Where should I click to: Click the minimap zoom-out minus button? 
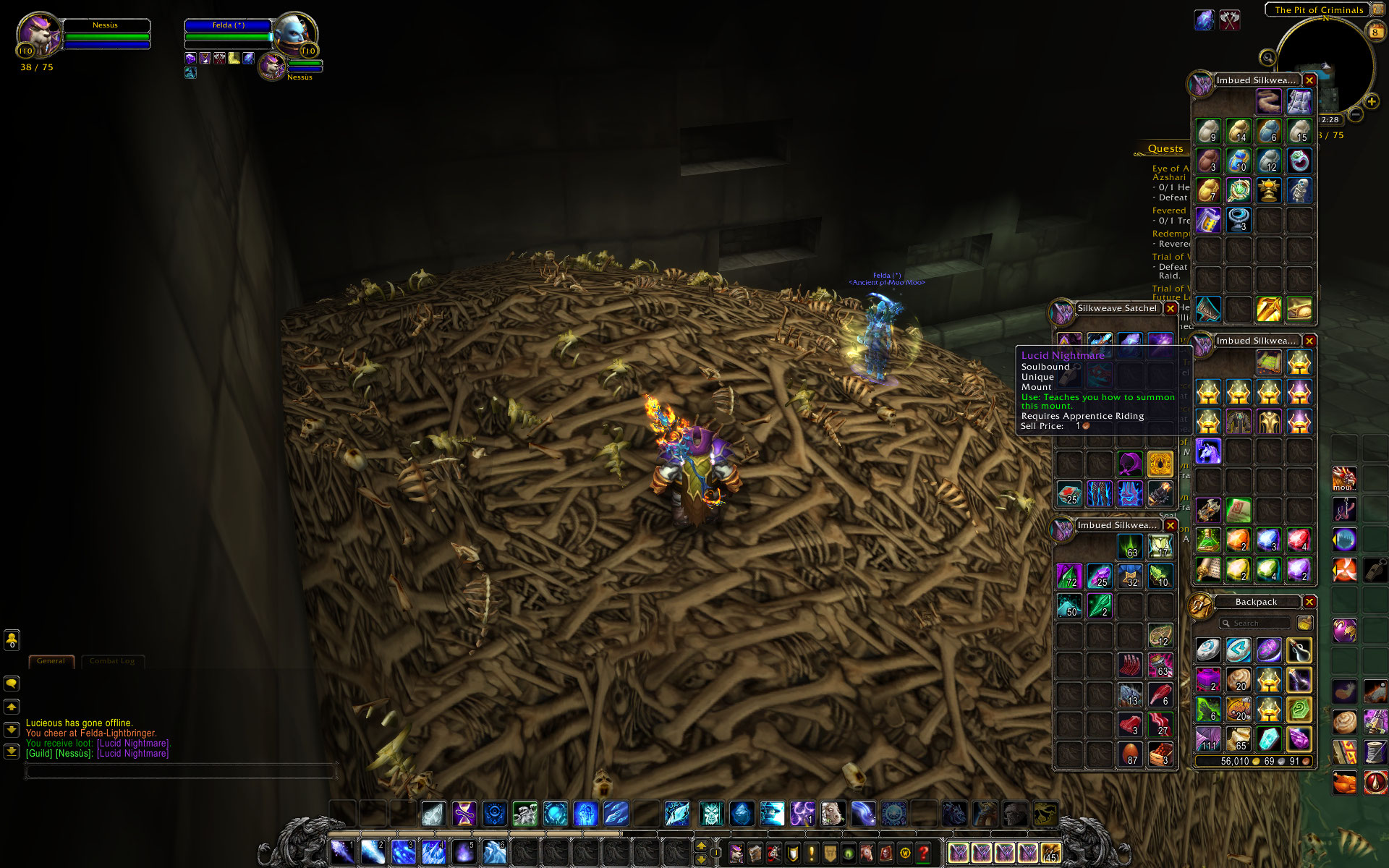[x=1356, y=114]
